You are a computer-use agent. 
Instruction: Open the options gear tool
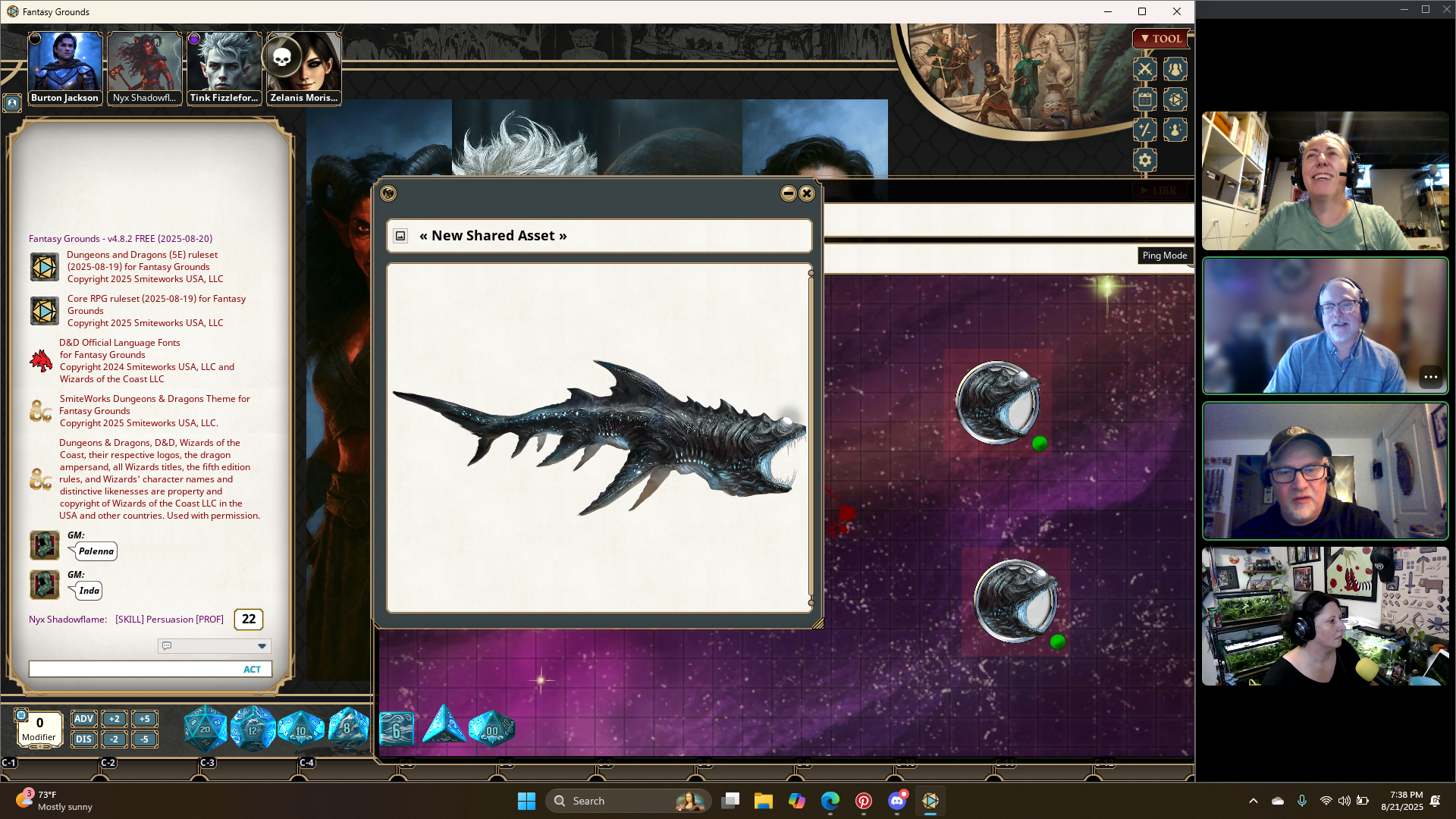tap(1144, 160)
